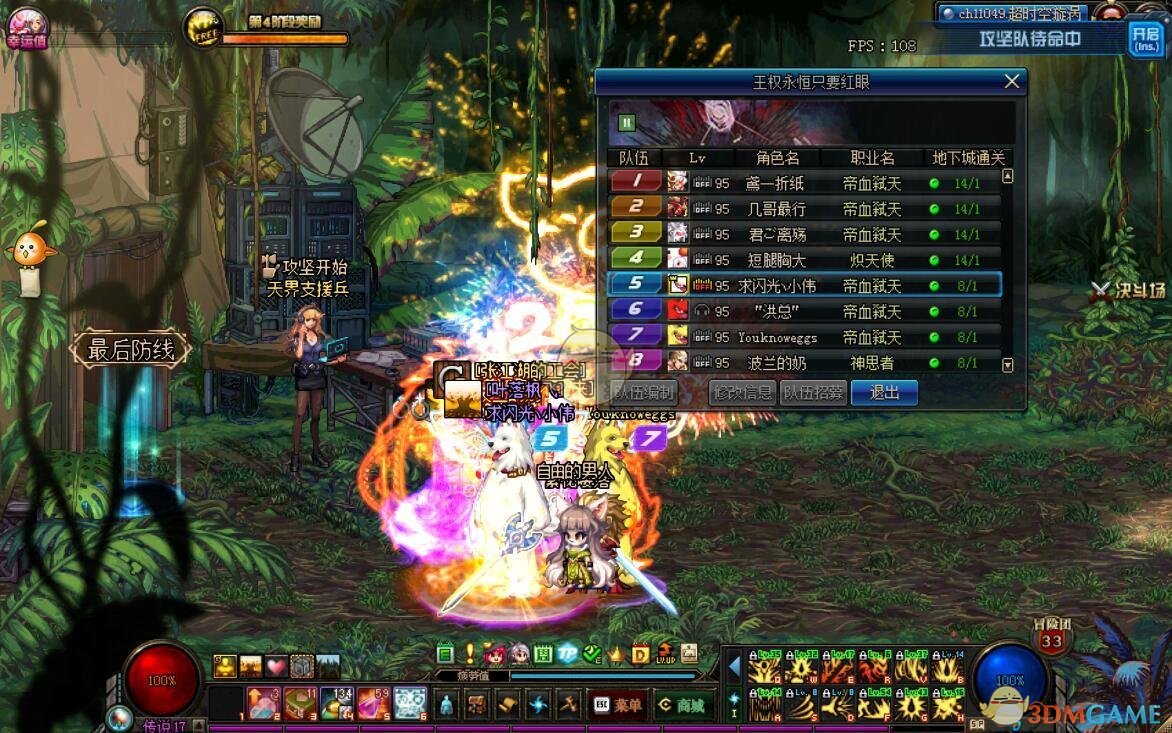Click the 开启 (Ins.) button
The width and height of the screenshot is (1172, 733).
1146,38
